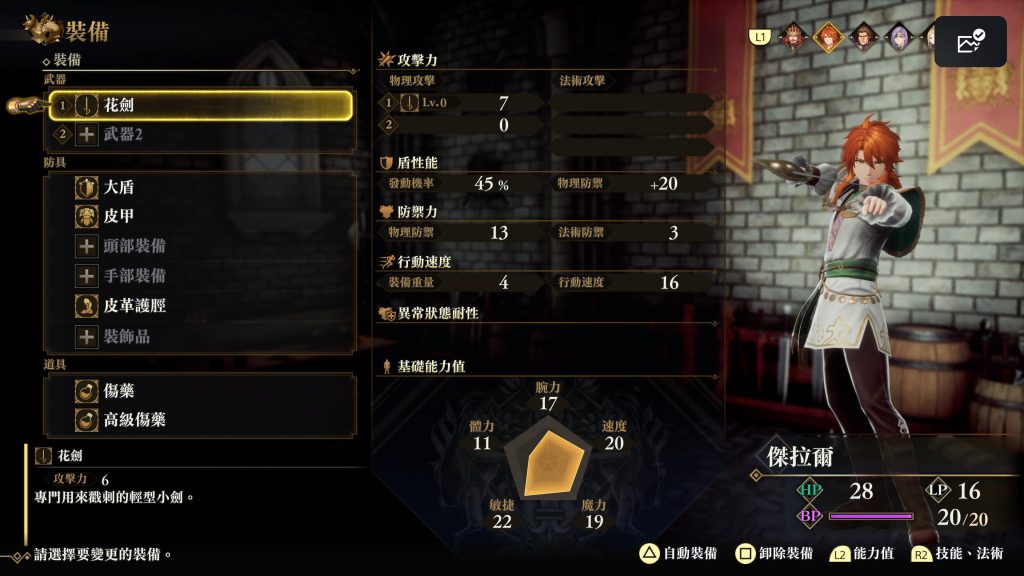Viewport: 1024px width, 576px height.
Task: Choose the 高級傷藥 item slot
Action: (x=200, y=420)
